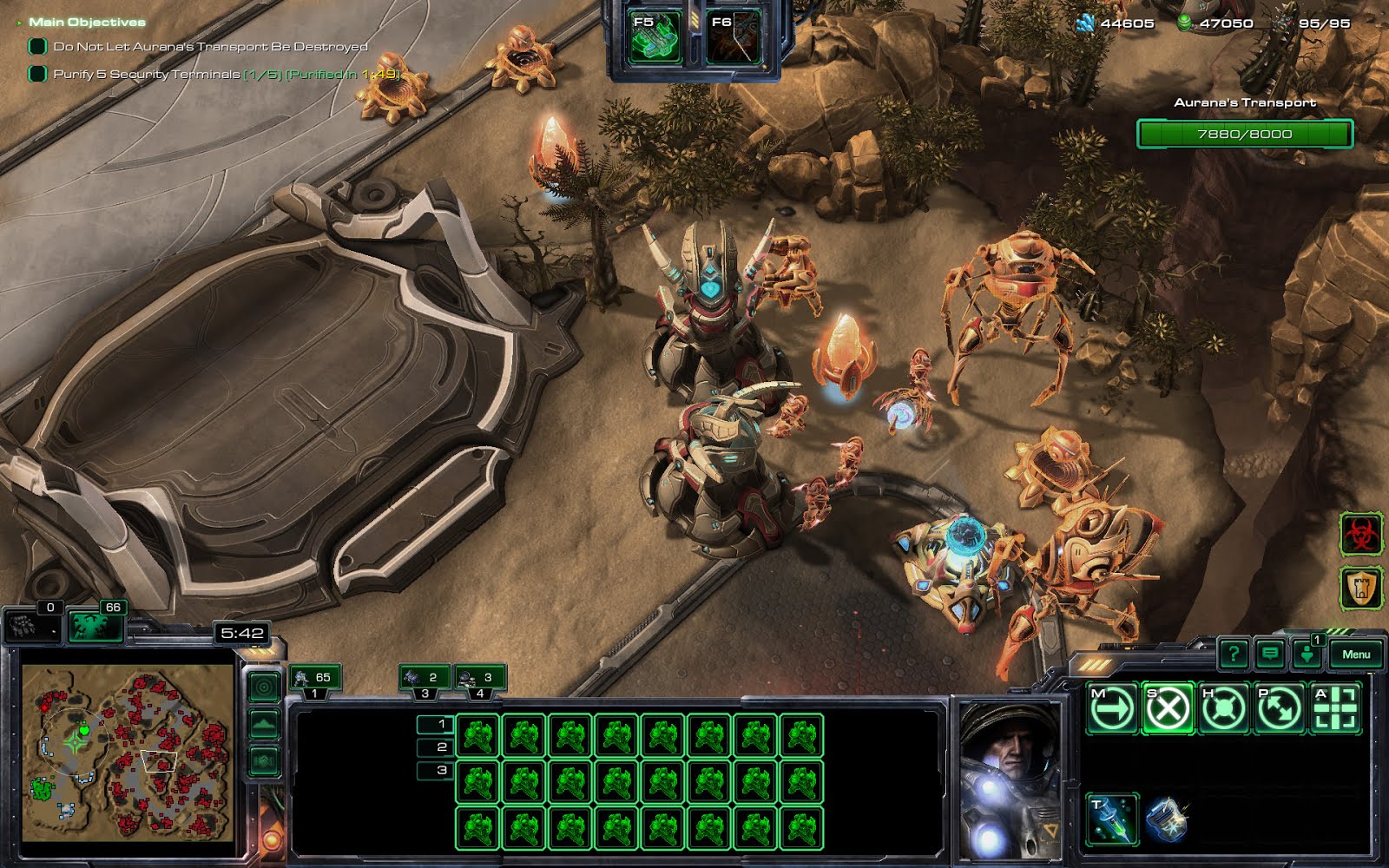
Task: Switch to selection page 3
Action: tap(435, 770)
